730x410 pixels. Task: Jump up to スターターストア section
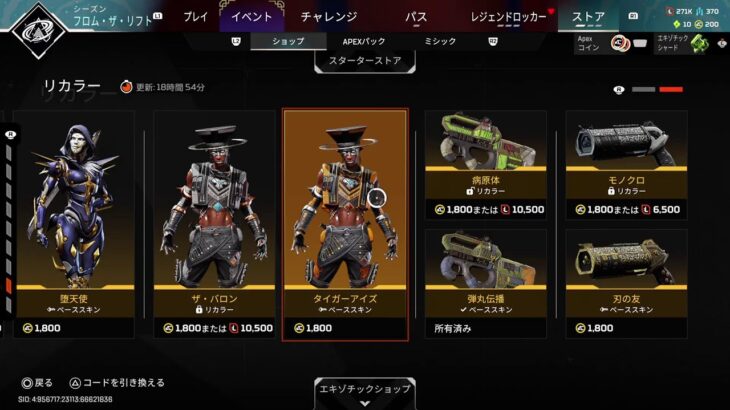[365, 62]
